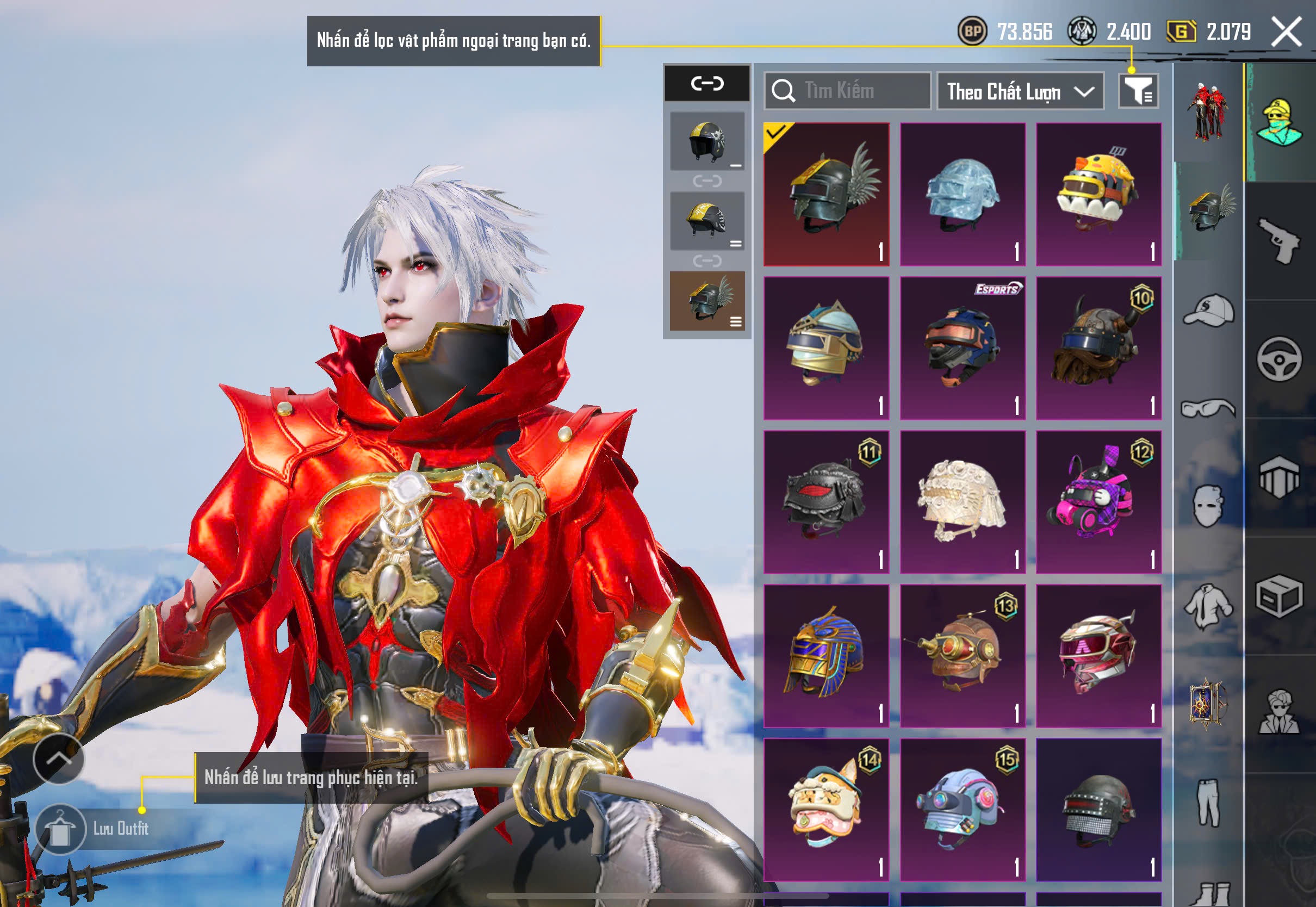This screenshot has width=1316, height=907.
Task: Select the ice crystal helmet skin
Action: click(963, 194)
